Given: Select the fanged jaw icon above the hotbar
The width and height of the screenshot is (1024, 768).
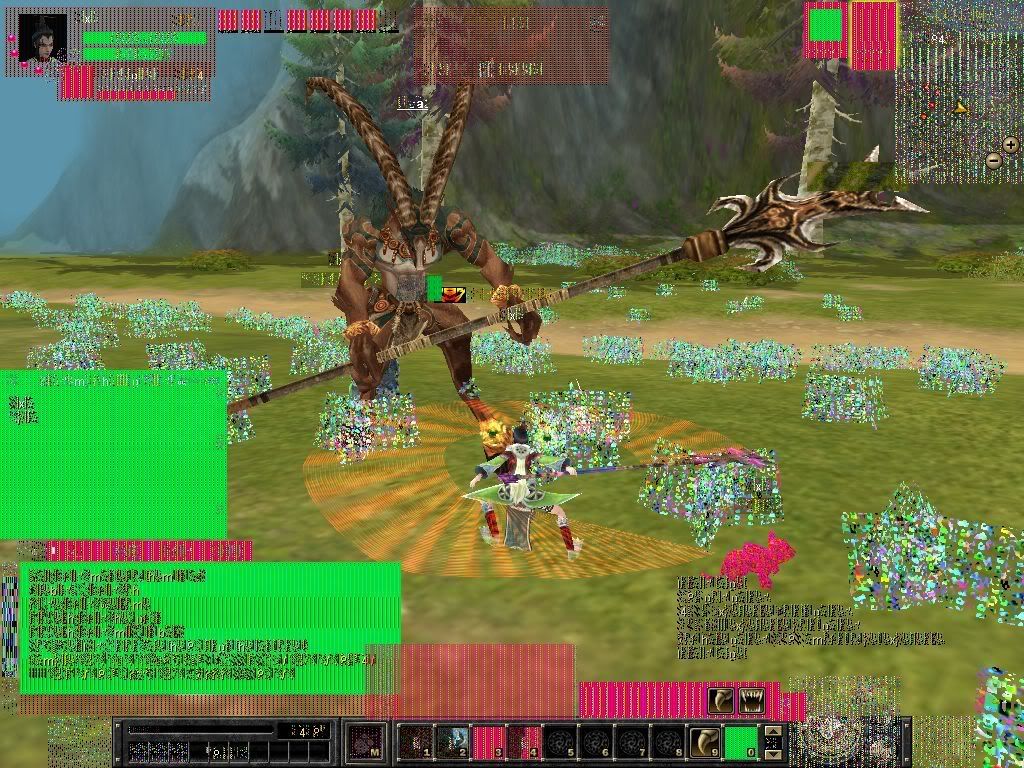Looking at the screenshot, I should click(x=752, y=701).
